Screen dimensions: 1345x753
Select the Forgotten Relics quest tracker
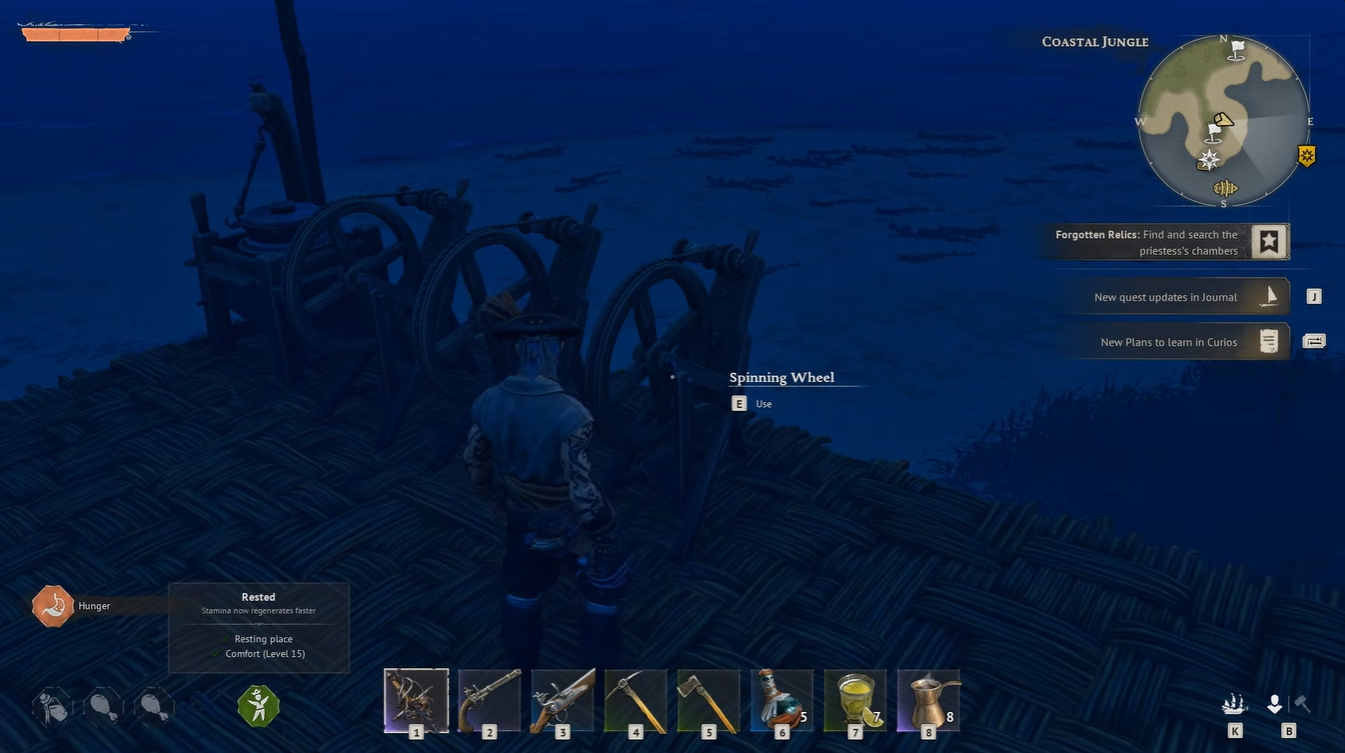coord(1165,242)
